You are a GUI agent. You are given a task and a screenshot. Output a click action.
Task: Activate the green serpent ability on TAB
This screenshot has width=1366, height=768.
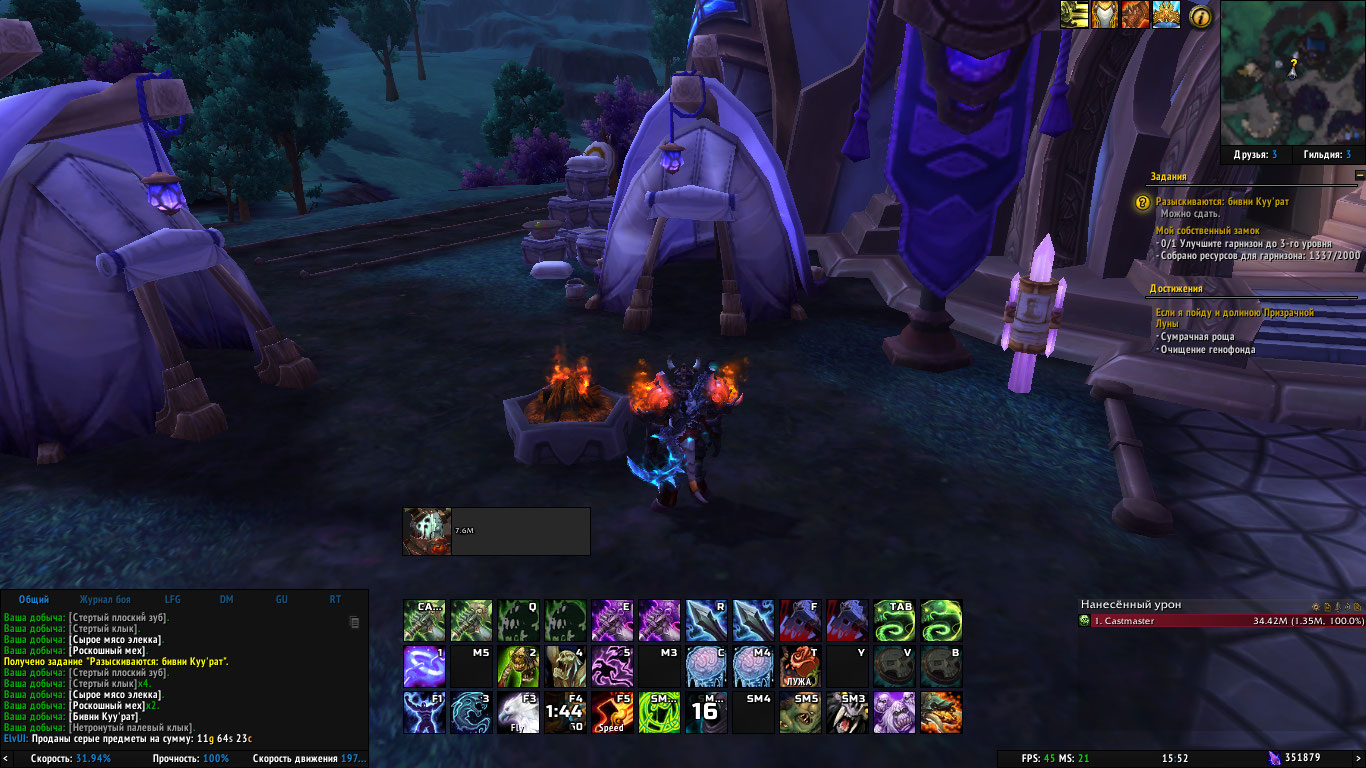[x=894, y=620]
